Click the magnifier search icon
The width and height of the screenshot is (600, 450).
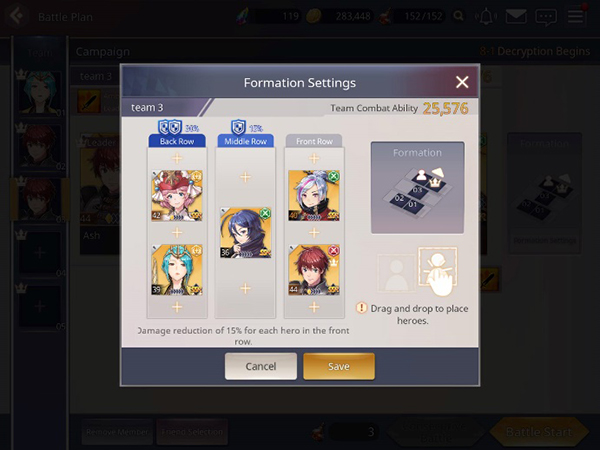click(458, 16)
